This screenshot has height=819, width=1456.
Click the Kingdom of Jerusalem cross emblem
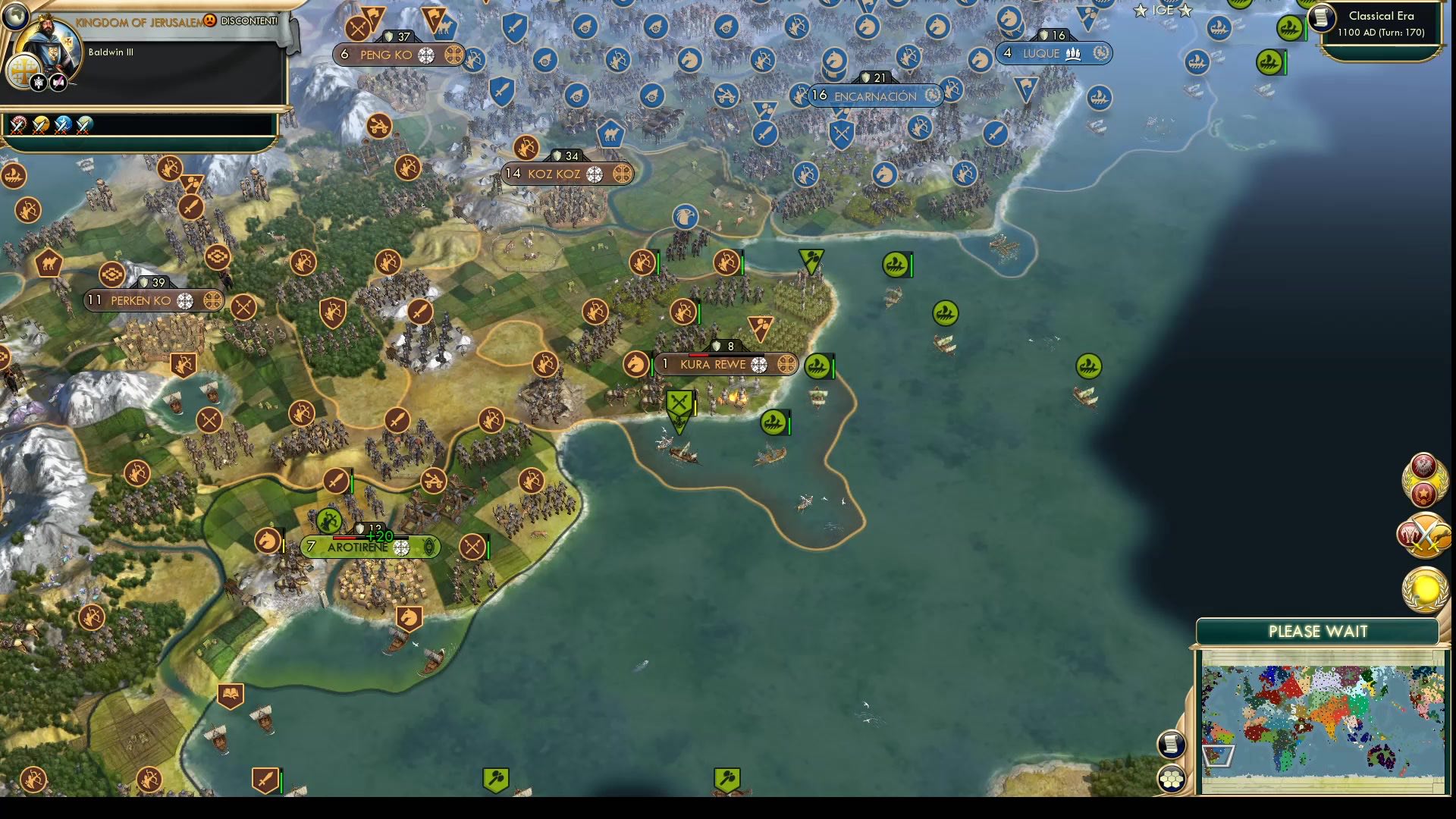pos(24,71)
